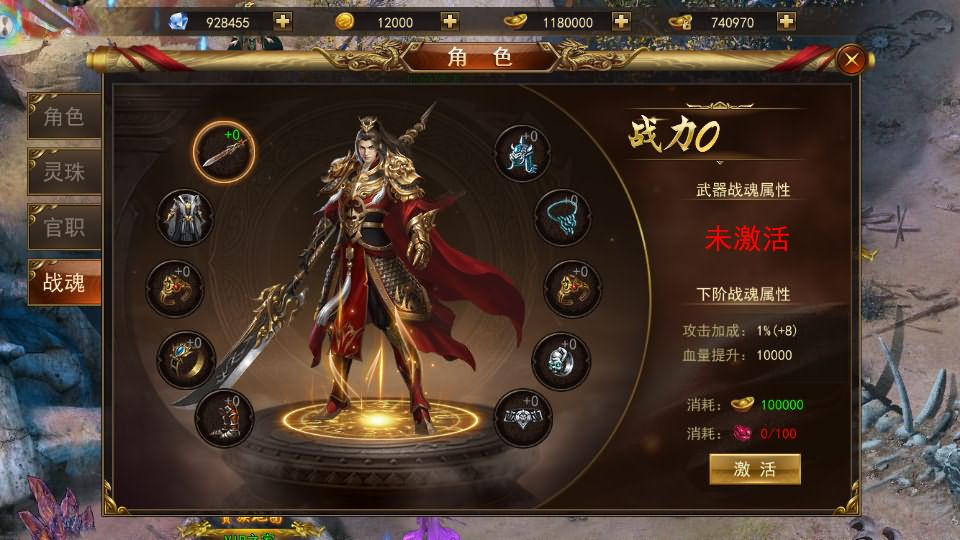Image resolution: width=960 pixels, height=540 pixels.
Task: Tap the plus beside the 740970 currency
Action: tap(786, 21)
